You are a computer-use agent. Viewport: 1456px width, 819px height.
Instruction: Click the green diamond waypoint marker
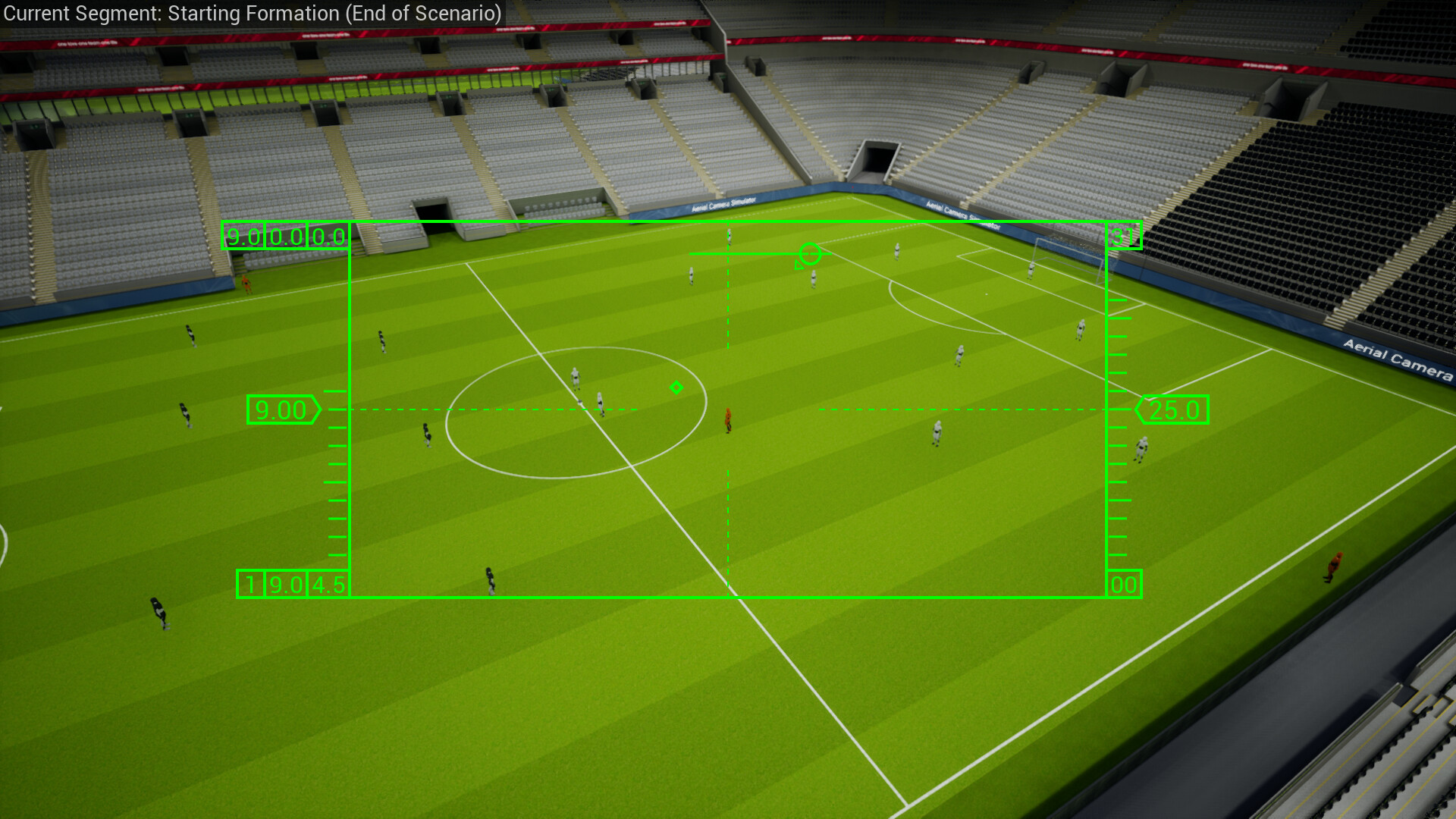tap(677, 388)
